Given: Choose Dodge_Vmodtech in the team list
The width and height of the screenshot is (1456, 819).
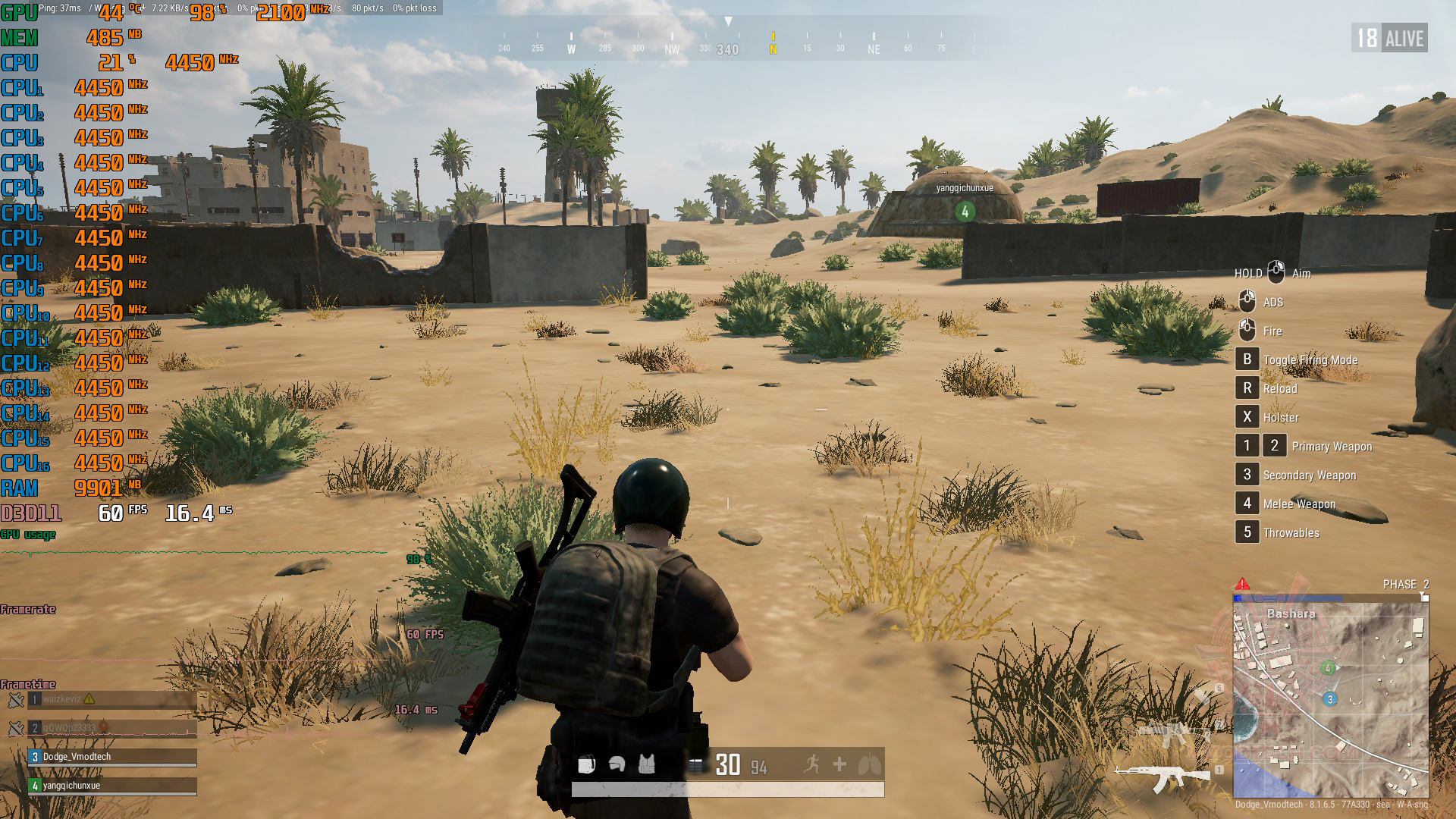Looking at the screenshot, I should (112, 757).
